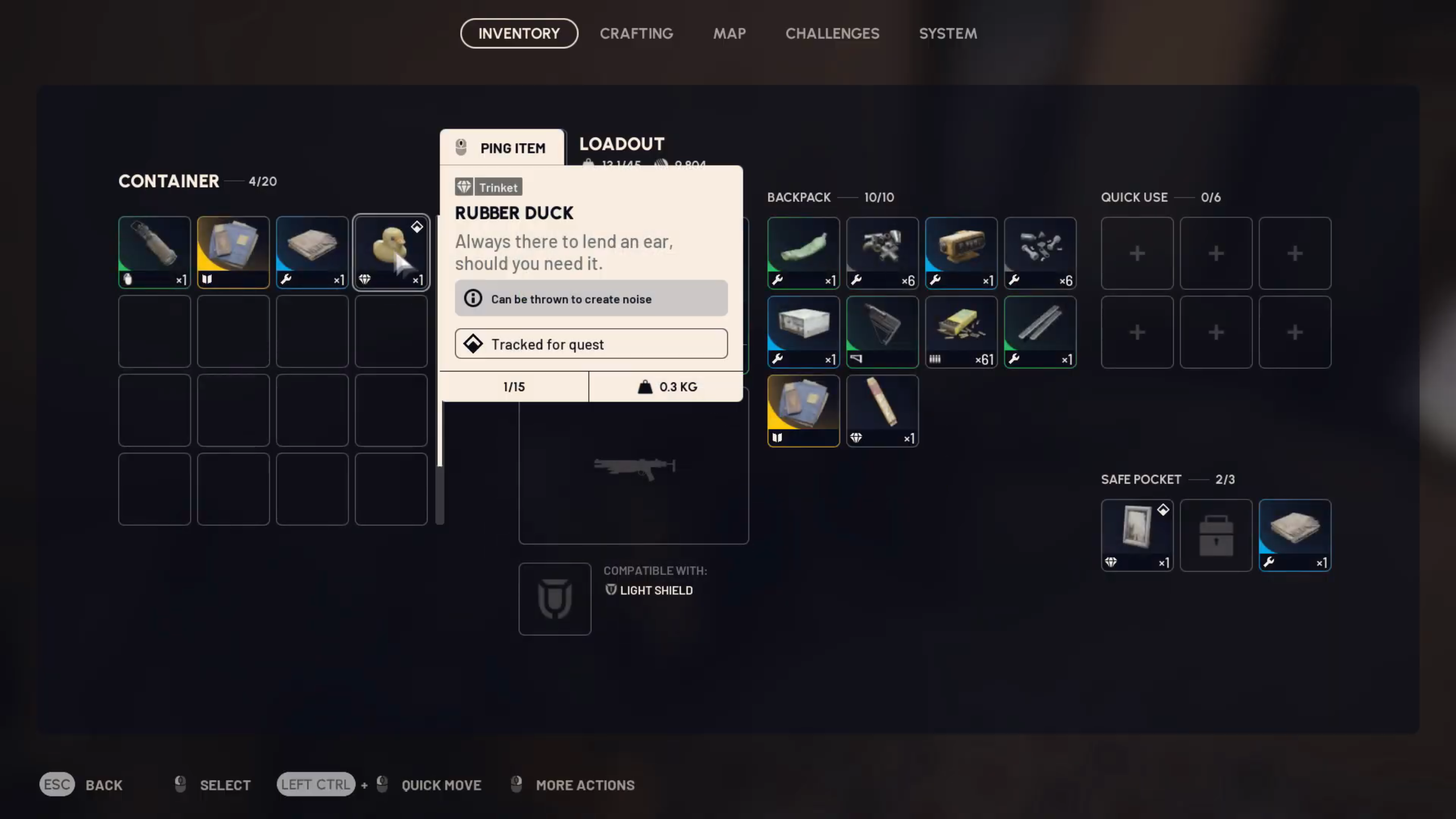Select the rubber duck in the container grid
The height and width of the screenshot is (819, 1456).
tap(391, 252)
